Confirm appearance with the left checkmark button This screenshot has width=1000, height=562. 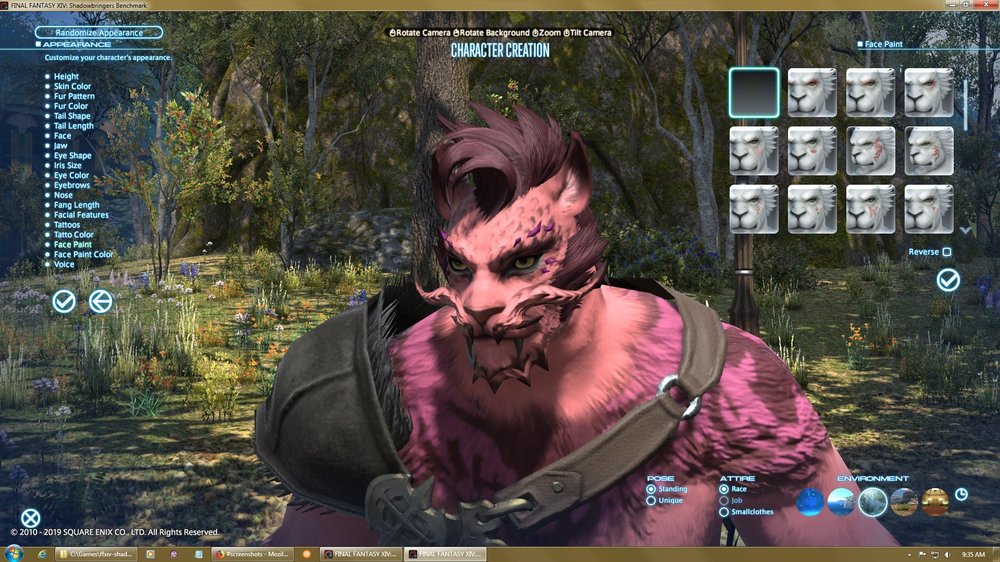tap(64, 300)
